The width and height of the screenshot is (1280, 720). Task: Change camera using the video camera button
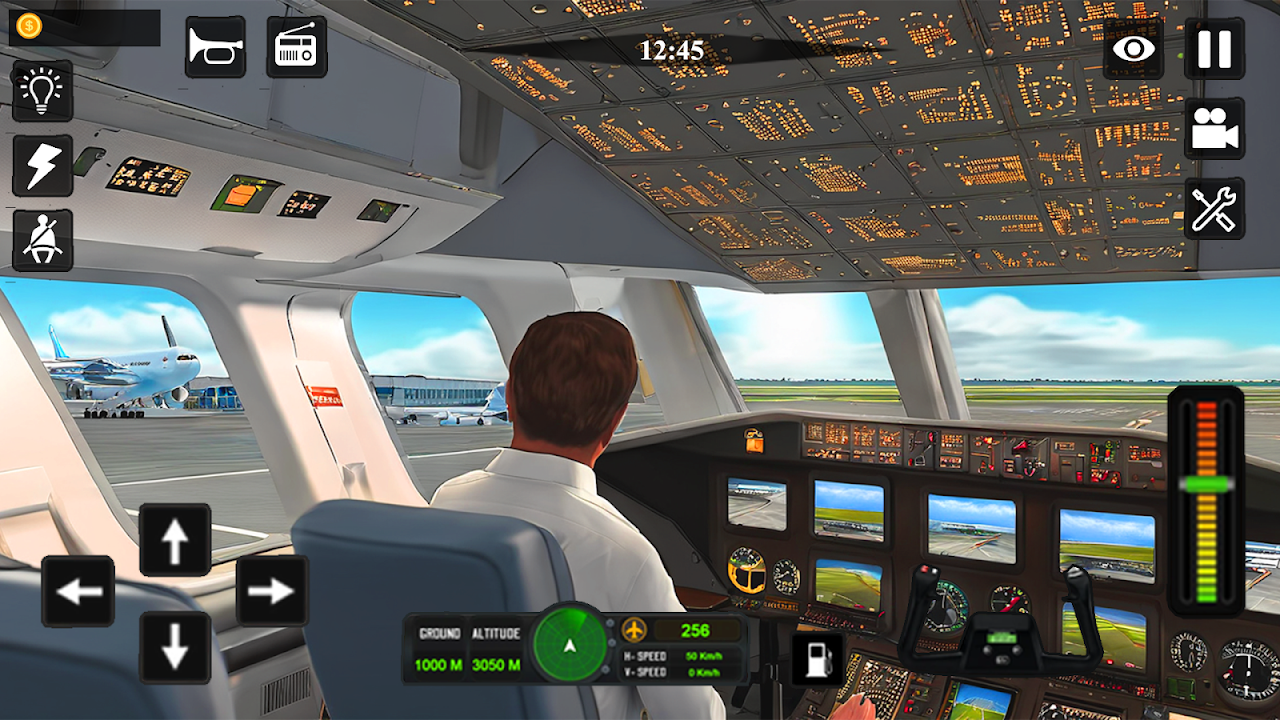[1214, 129]
